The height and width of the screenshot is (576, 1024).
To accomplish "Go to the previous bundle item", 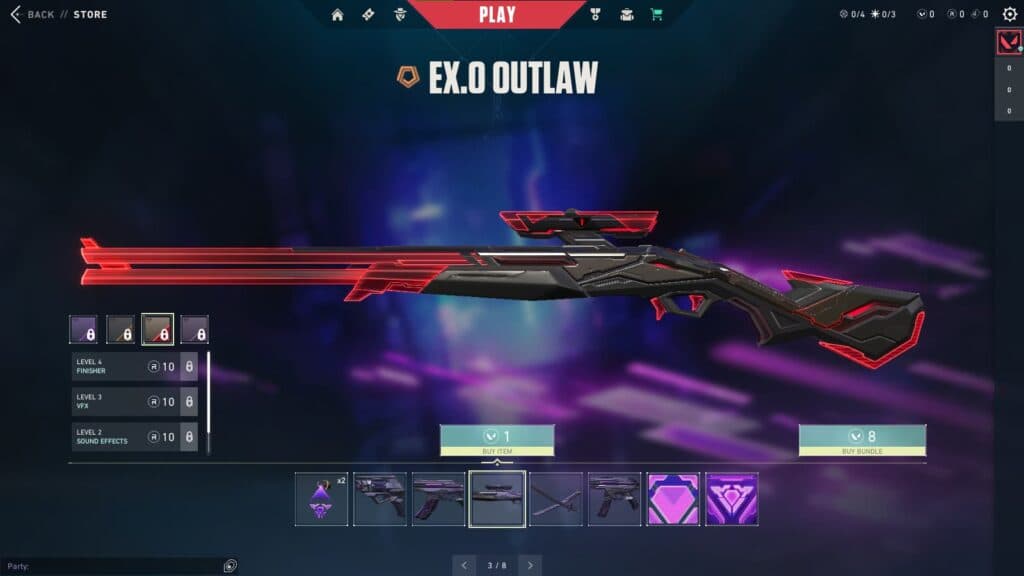I will click(464, 565).
